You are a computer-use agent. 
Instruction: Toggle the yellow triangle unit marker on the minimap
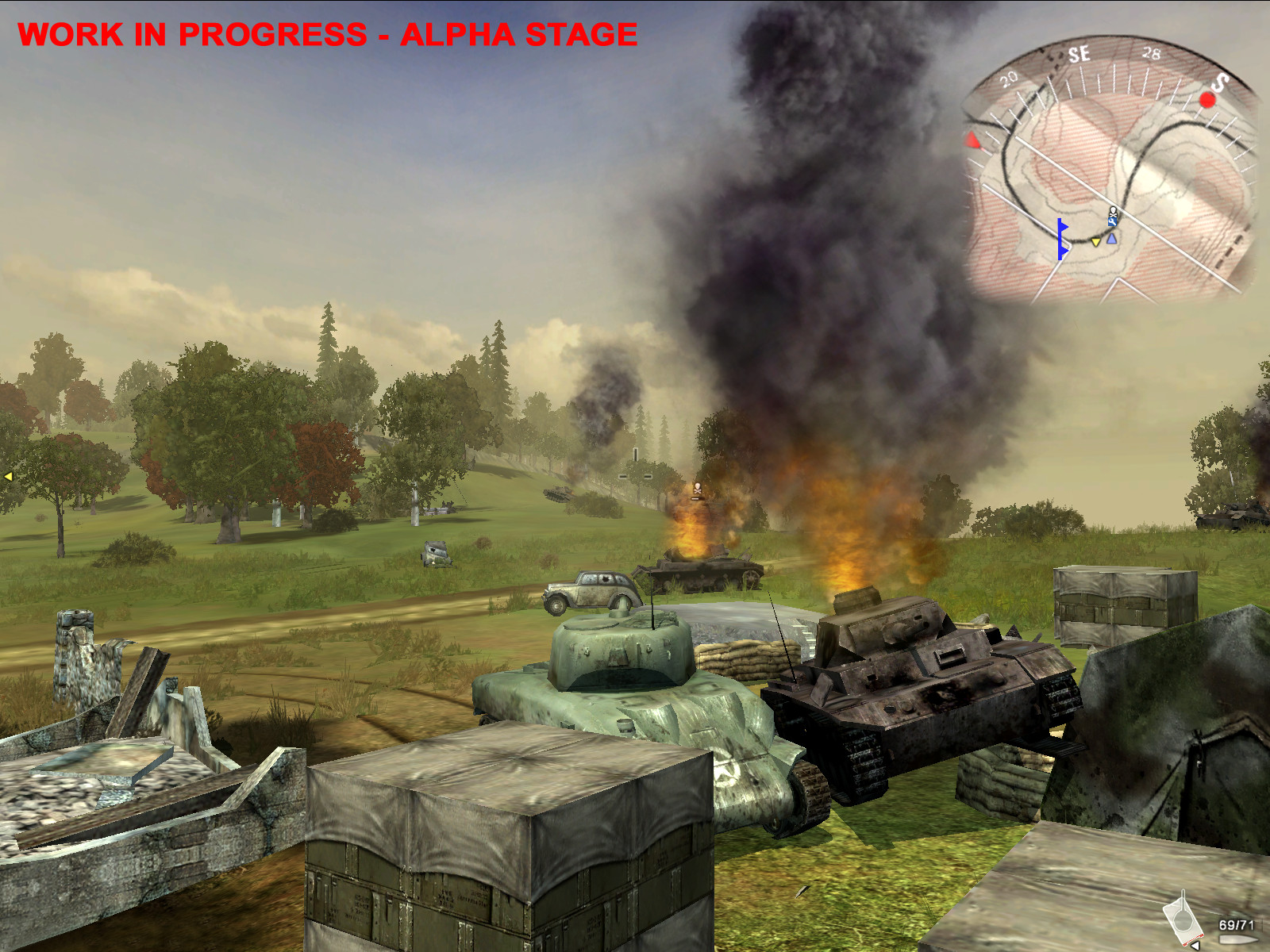(1095, 242)
